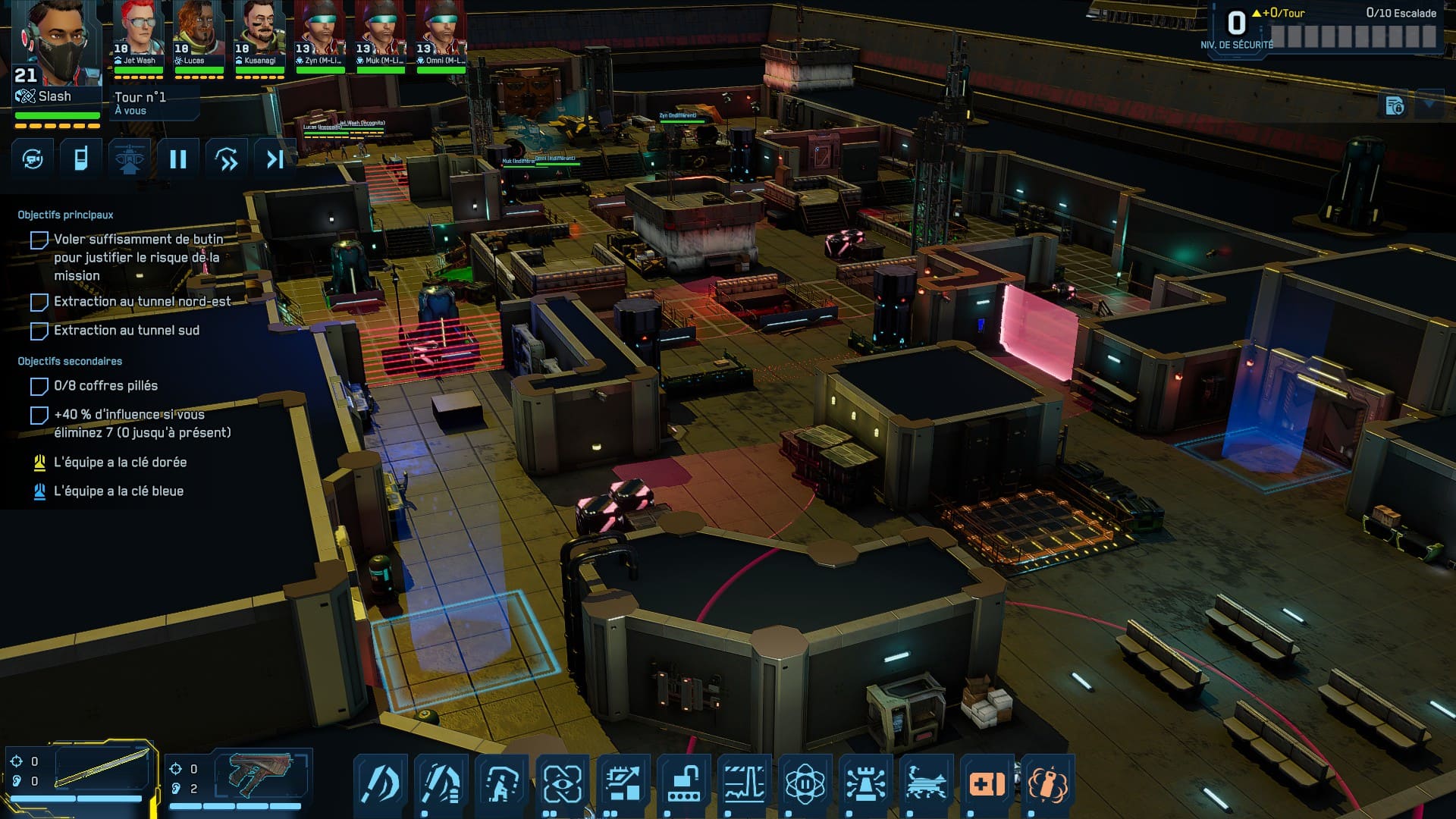1456x819 pixels.
Task: Click the camera rotate button
Action: (x=33, y=159)
